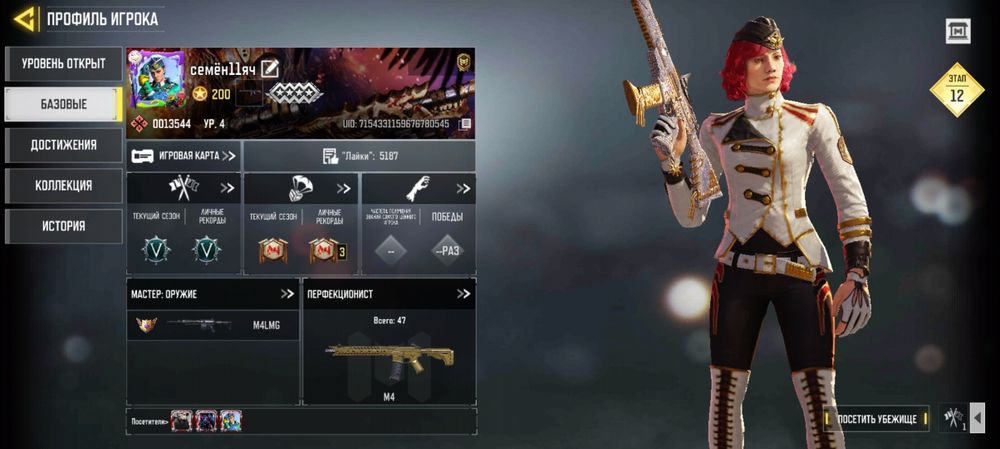Show the История tab
1000x449 pixels.
pyautogui.click(x=63, y=226)
